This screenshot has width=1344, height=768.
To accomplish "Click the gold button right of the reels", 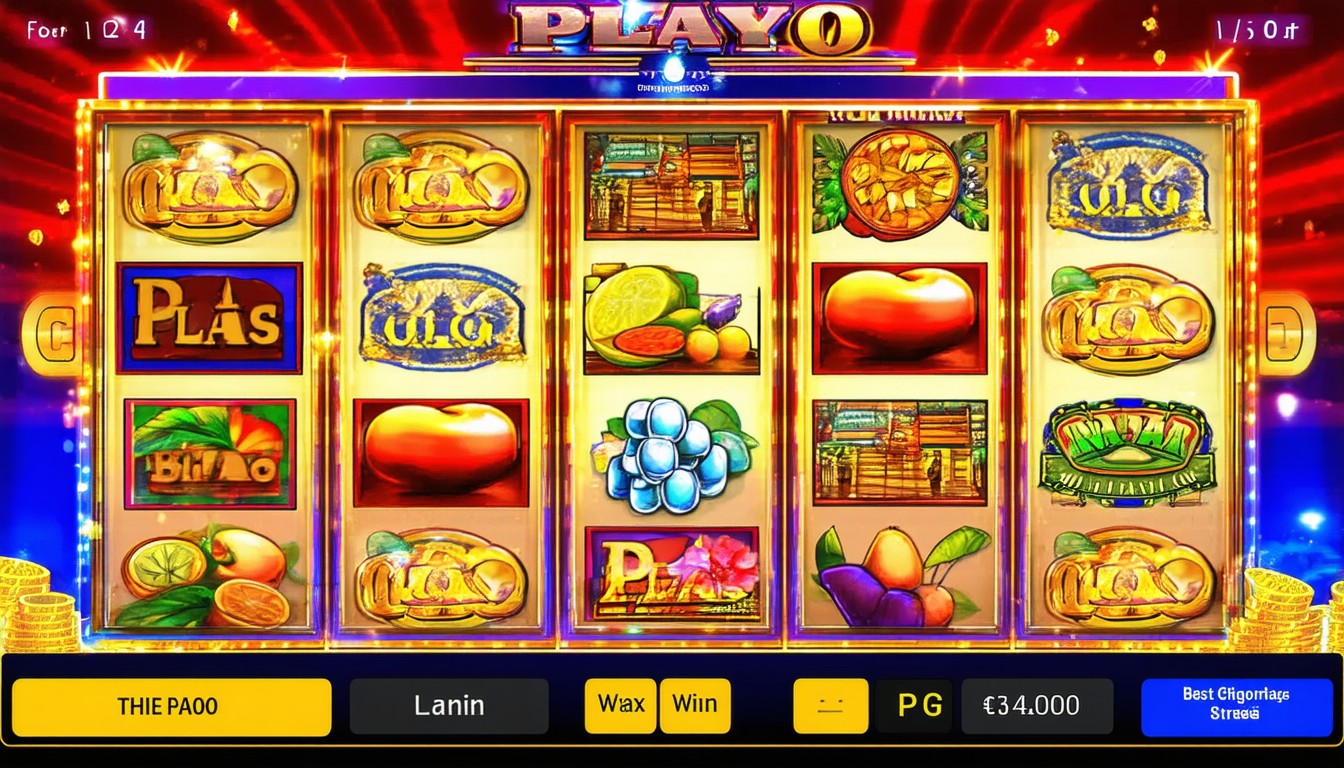I will [x=1287, y=334].
